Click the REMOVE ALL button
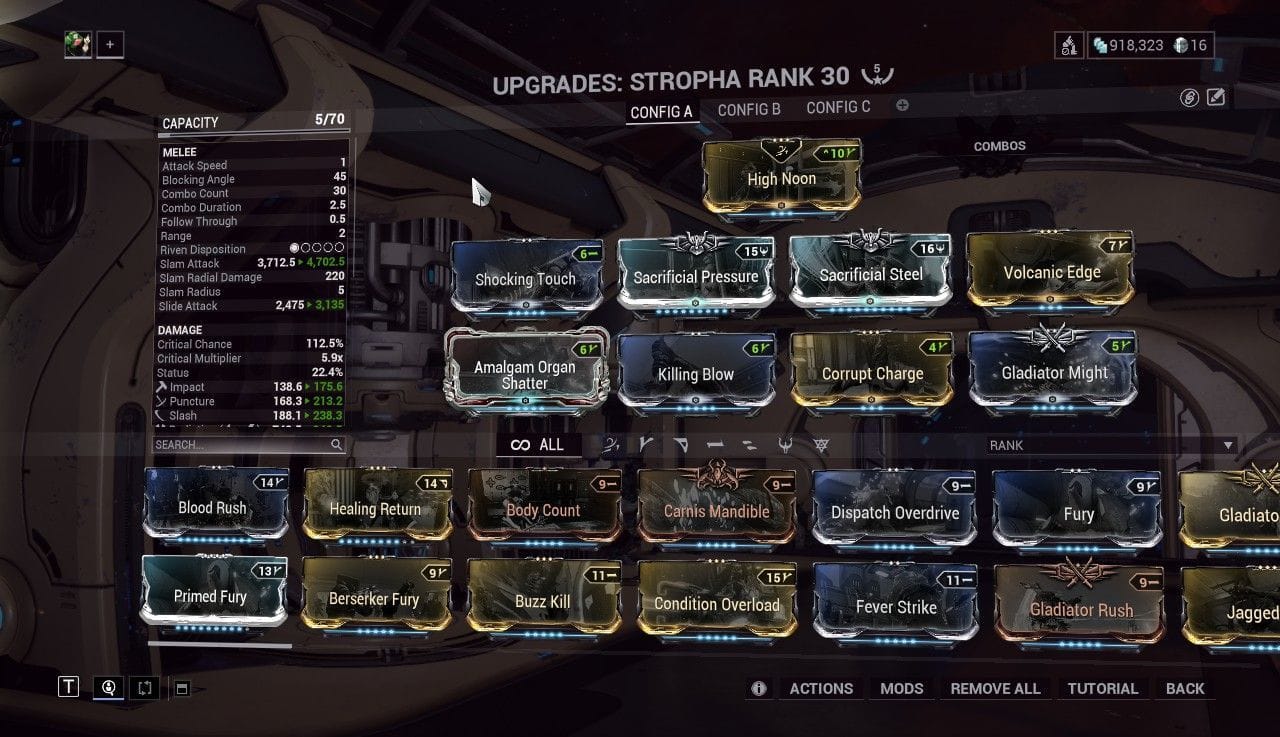1280x737 pixels. [x=995, y=688]
